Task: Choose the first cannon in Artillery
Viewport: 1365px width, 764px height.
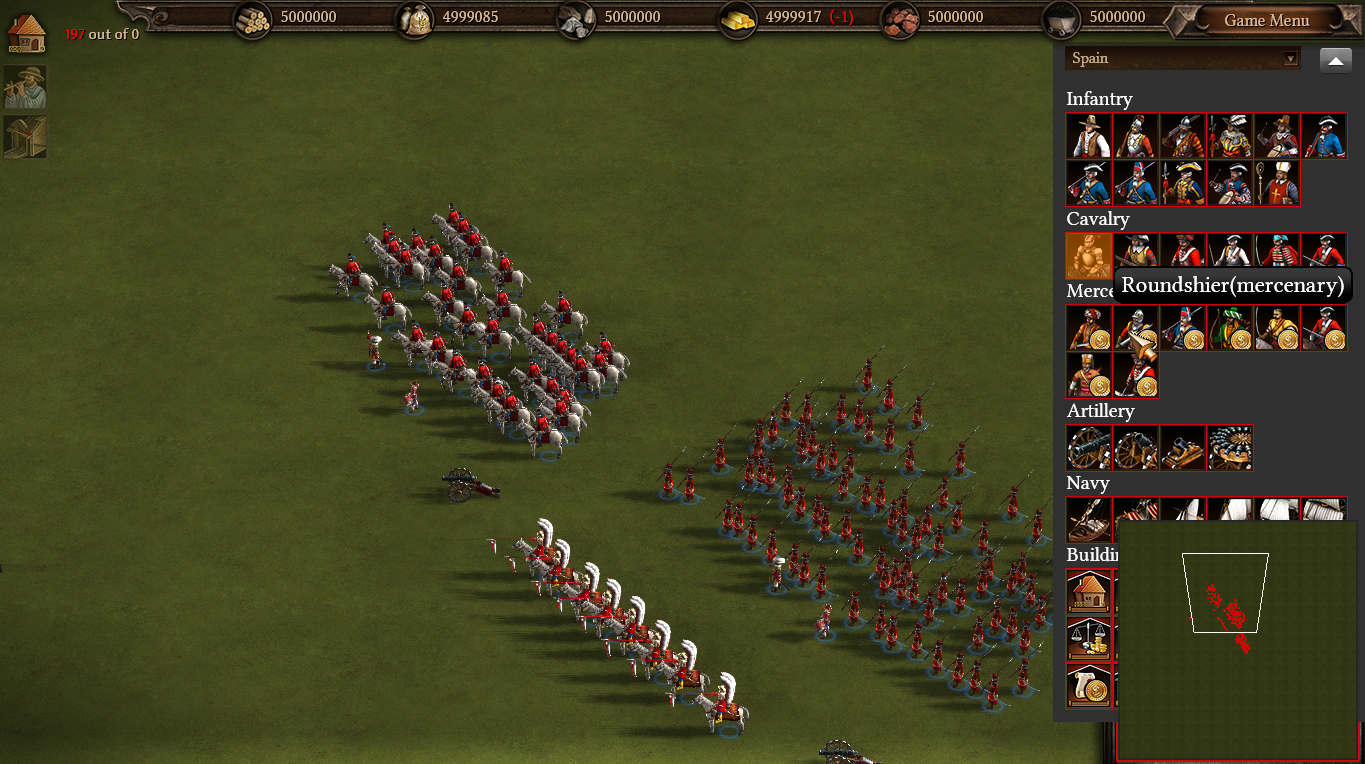Action: coord(1089,448)
